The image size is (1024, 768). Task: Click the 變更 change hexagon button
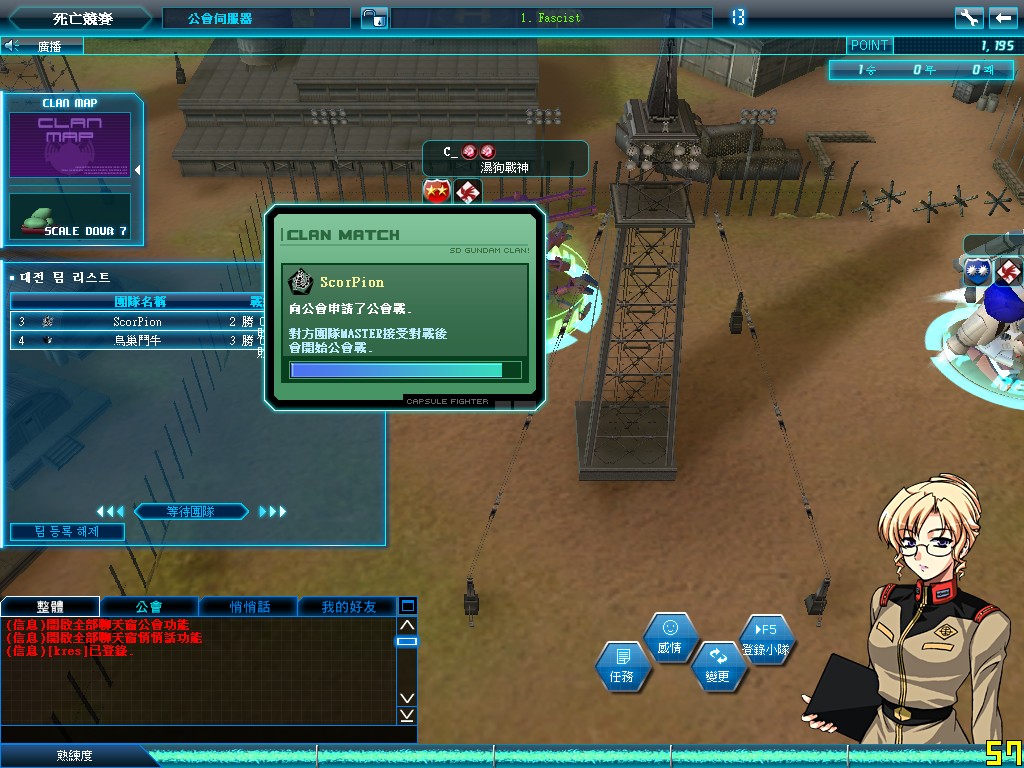click(717, 667)
